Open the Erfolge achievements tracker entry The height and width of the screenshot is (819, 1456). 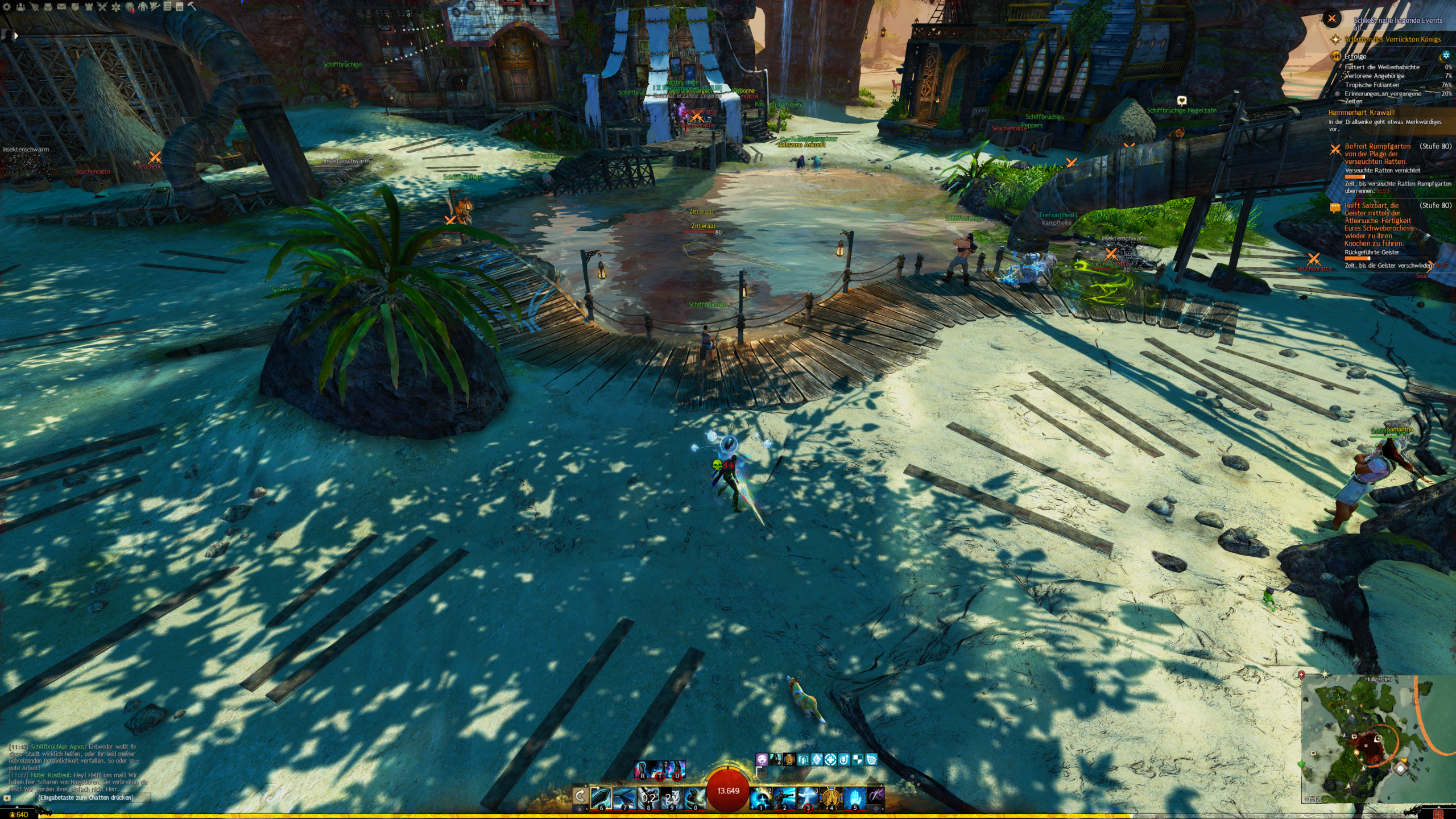click(x=1355, y=56)
